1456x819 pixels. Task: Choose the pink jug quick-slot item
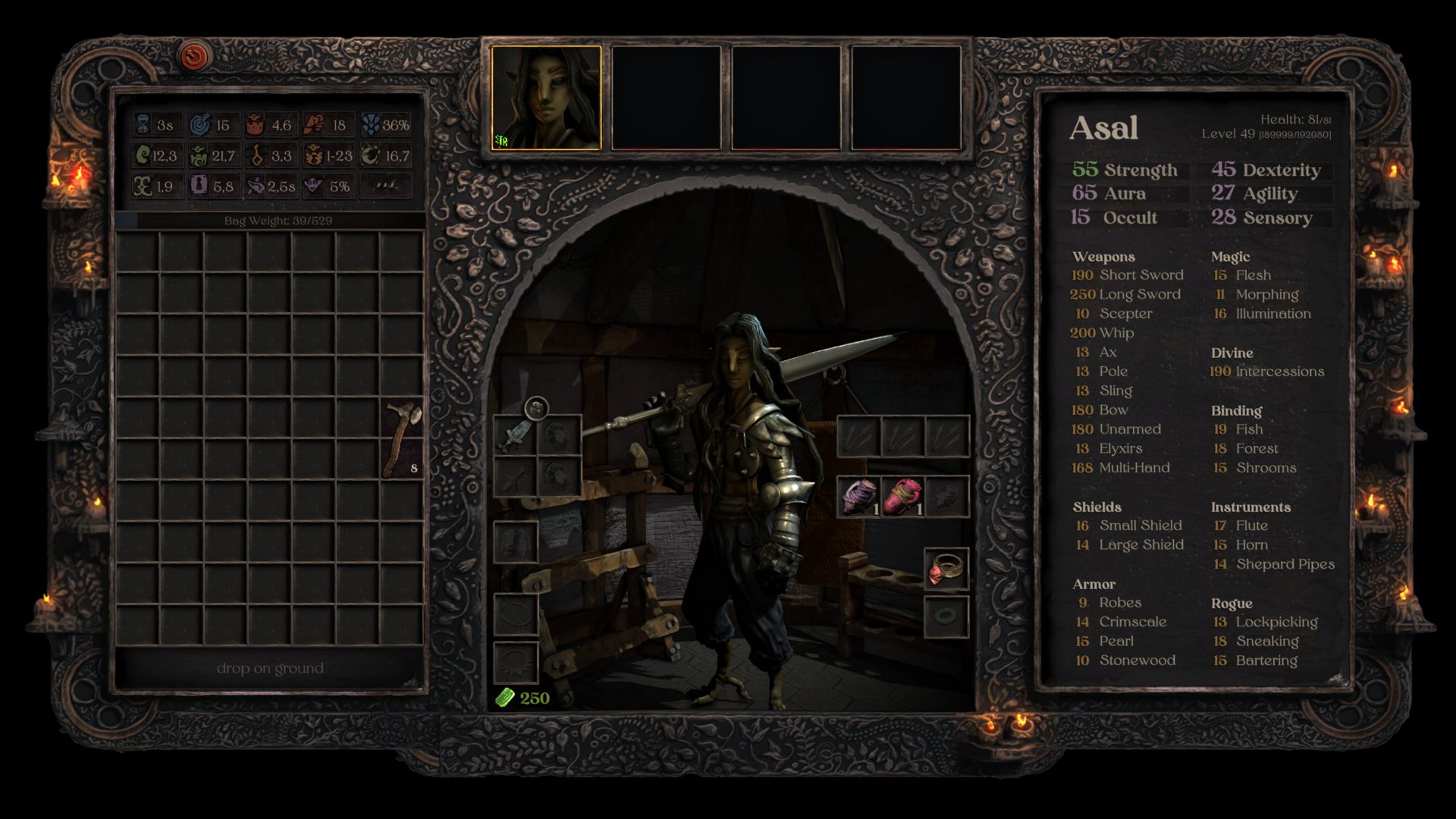tap(902, 497)
